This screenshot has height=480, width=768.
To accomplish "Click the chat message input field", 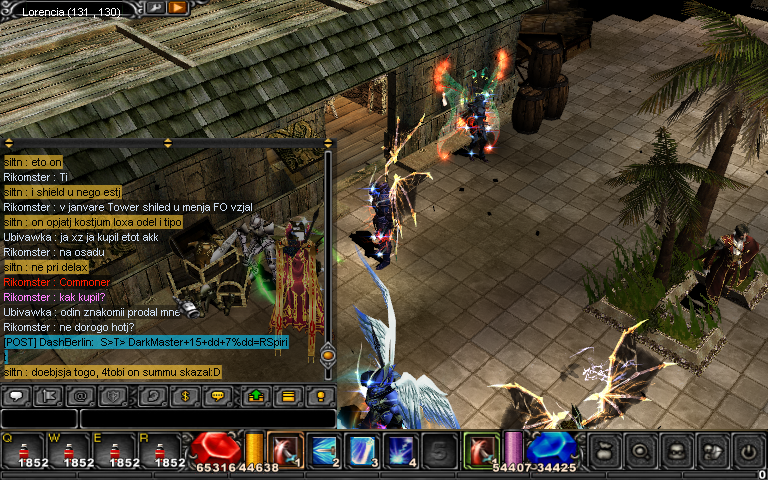I will pyautogui.click(x=205, y=419).
